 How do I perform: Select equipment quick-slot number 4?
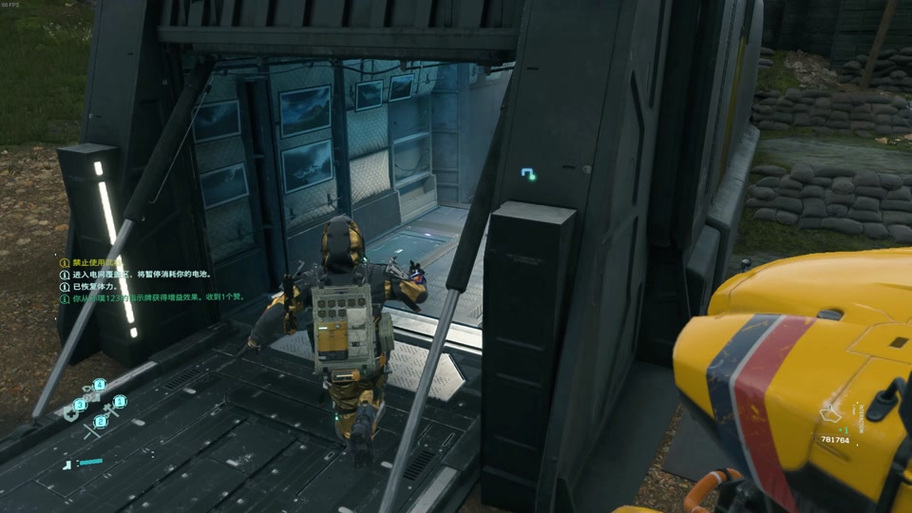[100, 385]
